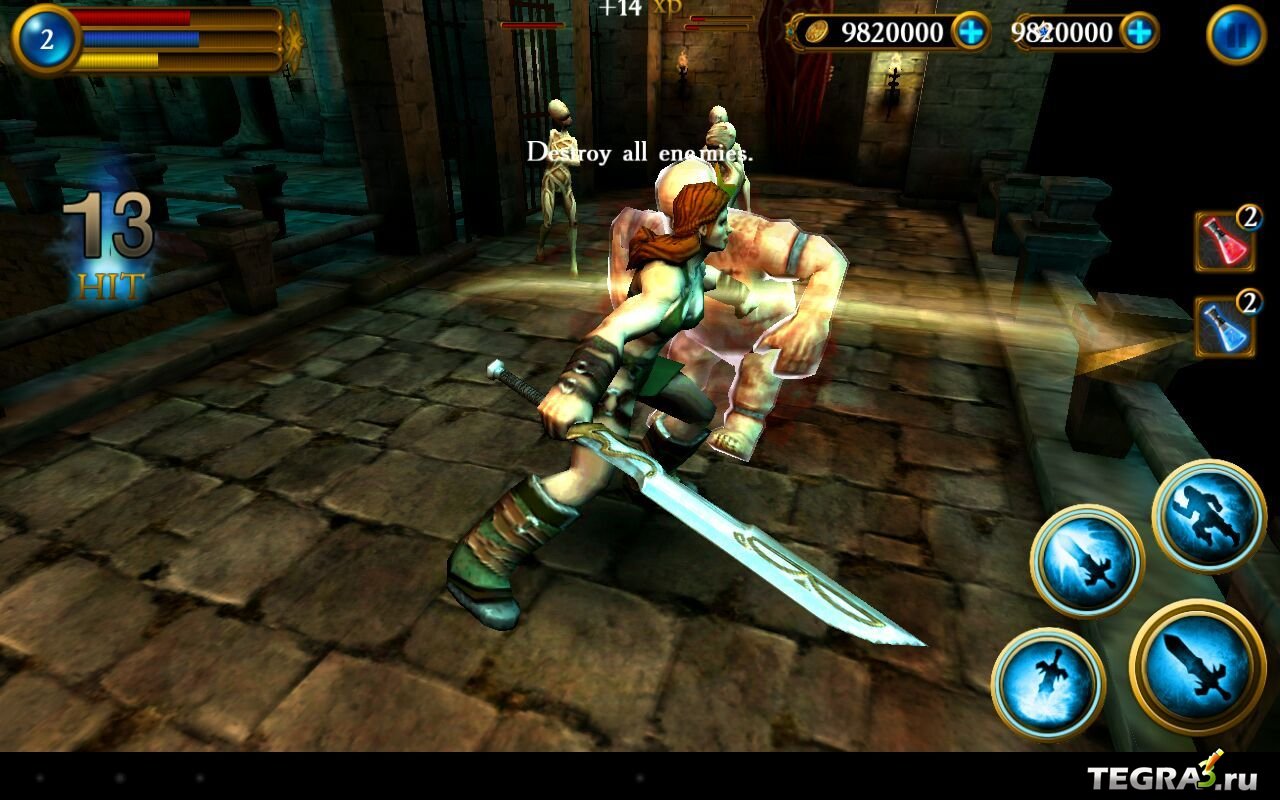Image resolution: width=1280 pixels, height=800 pixels.
Task: Cast the downward sword ground-stab skill
Action: click(x=1047, y=684)
